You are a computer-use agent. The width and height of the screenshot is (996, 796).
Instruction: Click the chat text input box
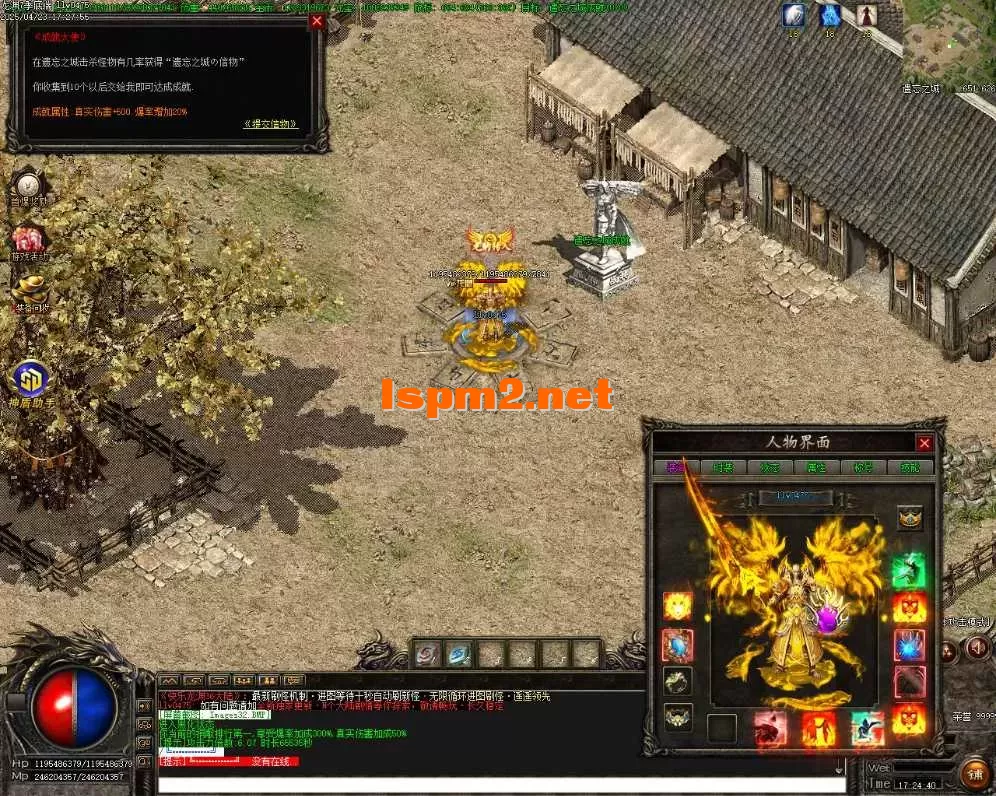500,785
